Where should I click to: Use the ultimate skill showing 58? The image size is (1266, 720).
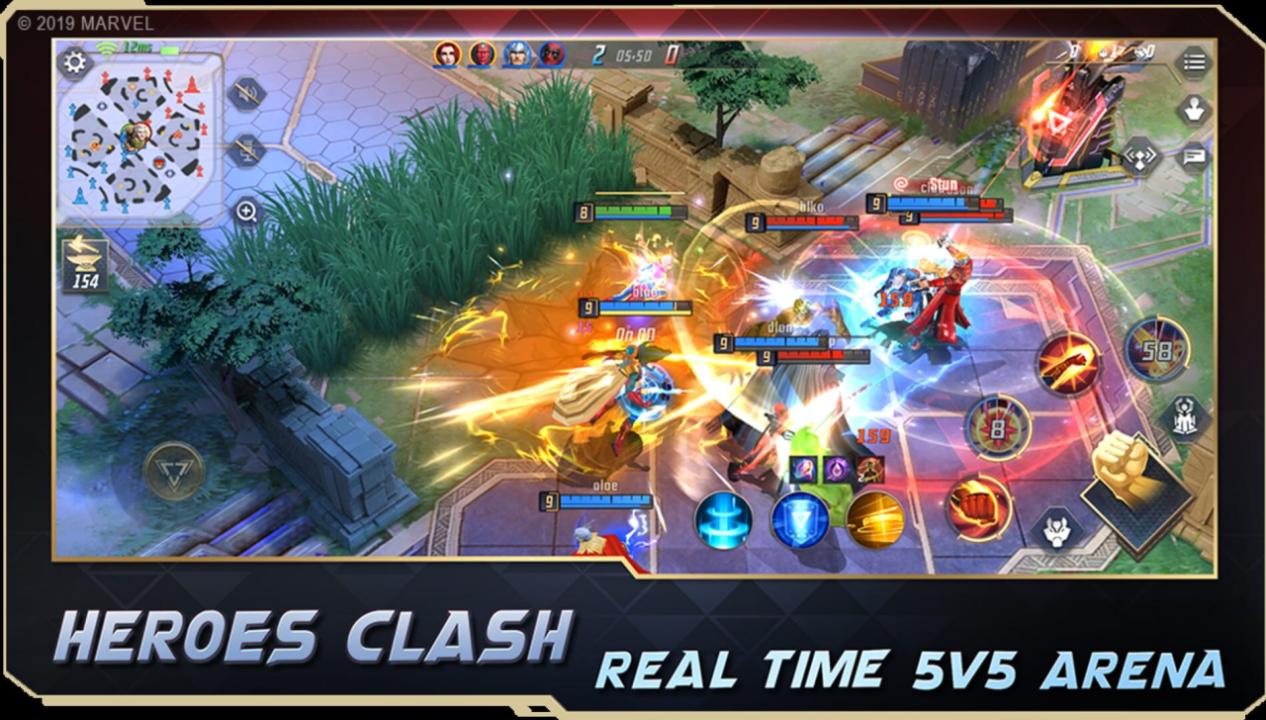coord(1157,350)
